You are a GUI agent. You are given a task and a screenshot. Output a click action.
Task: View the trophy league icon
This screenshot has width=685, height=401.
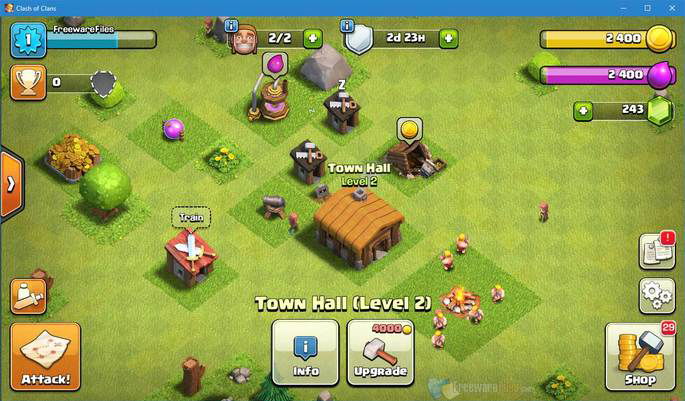[28, 82]
